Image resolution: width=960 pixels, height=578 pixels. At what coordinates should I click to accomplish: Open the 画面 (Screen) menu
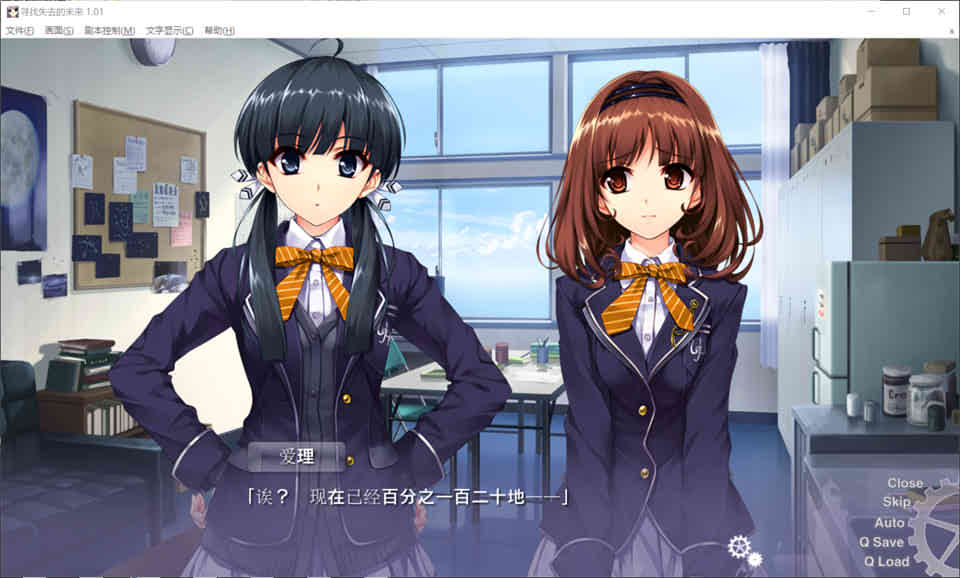tap(59, 31)
